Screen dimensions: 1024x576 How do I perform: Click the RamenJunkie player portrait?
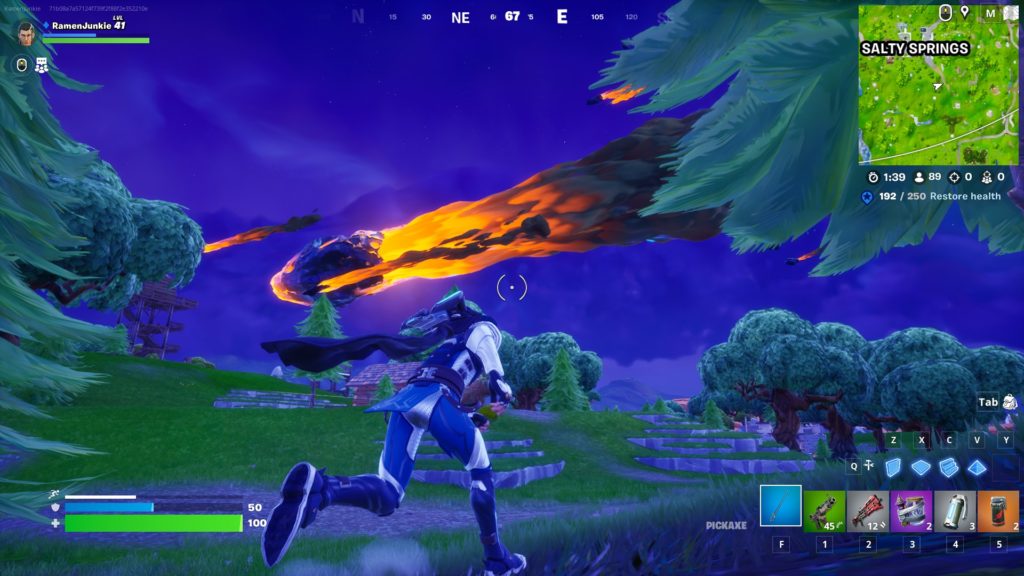[x=27, y=33]
